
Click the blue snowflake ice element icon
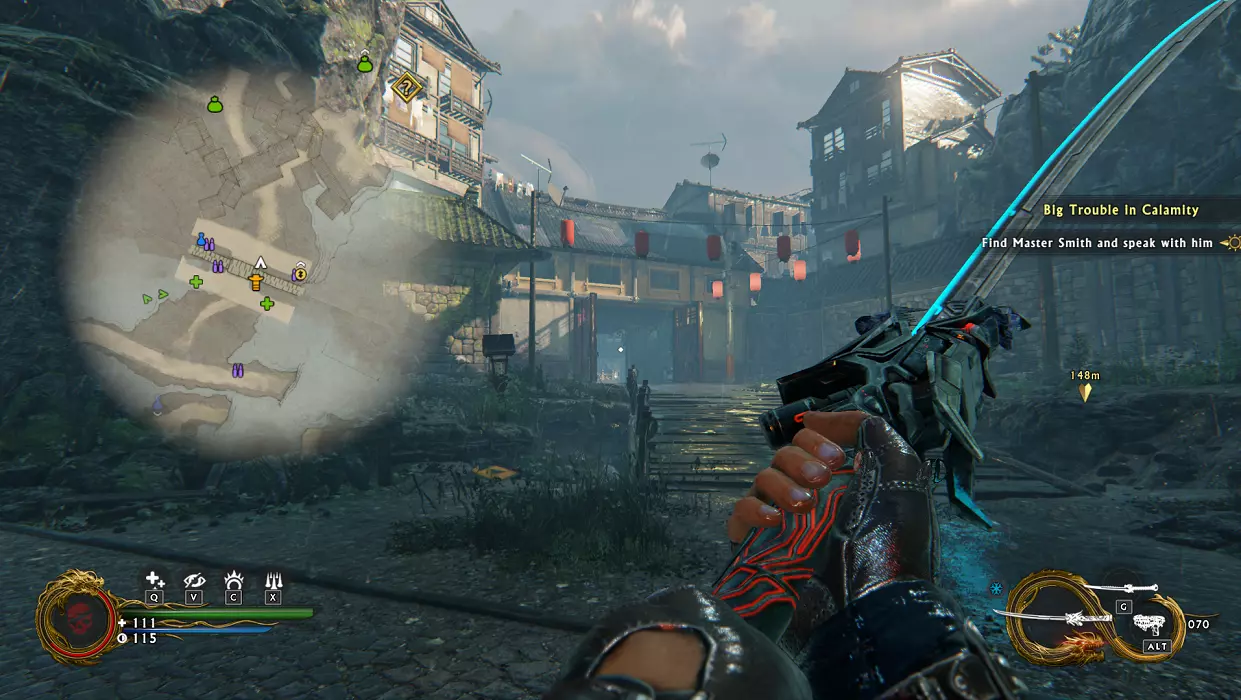(x=996, y=588)
